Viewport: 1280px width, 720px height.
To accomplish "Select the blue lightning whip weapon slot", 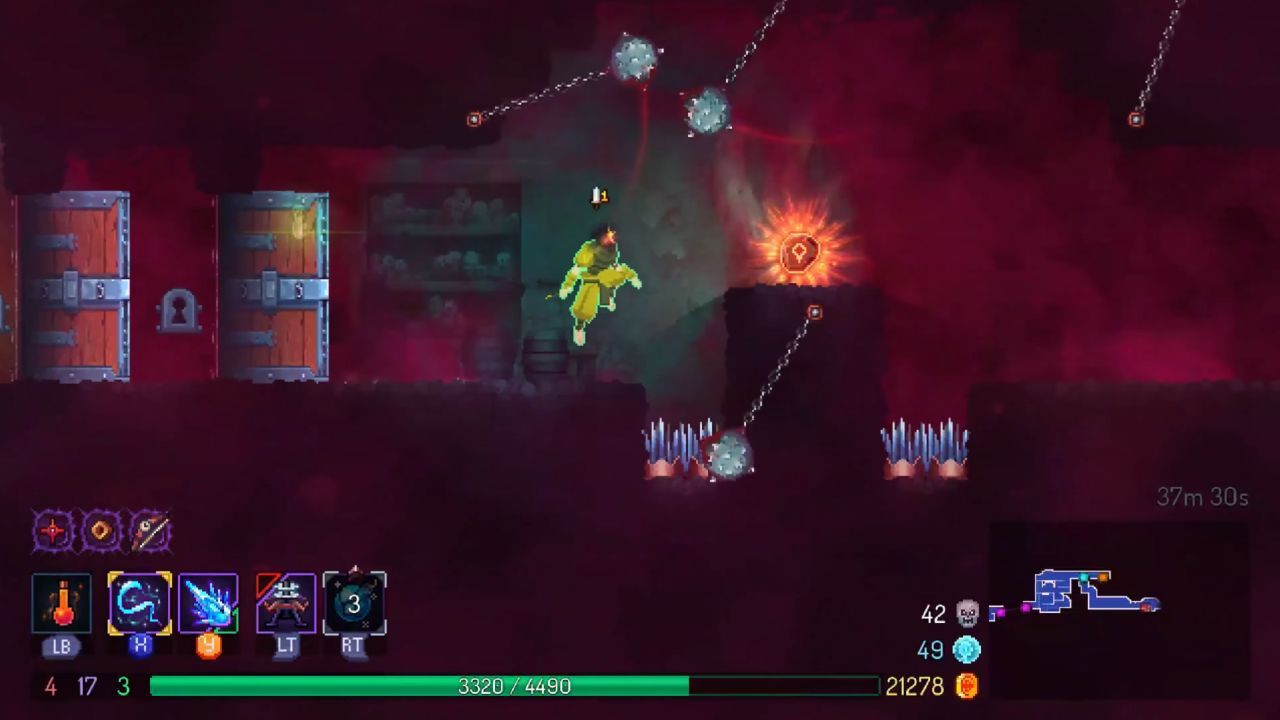I will click(139, 603).
